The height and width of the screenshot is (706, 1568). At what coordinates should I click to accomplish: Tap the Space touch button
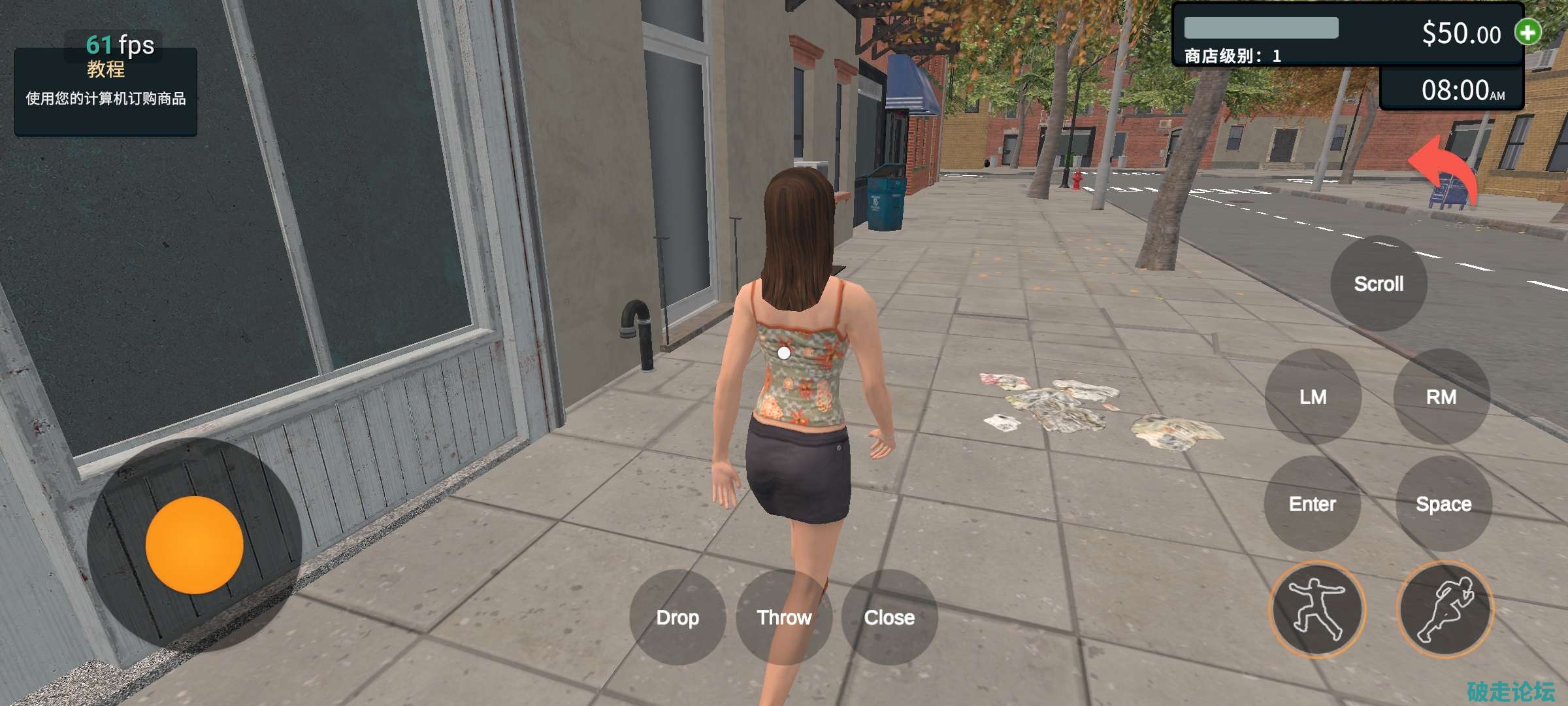coord(1444,504)
